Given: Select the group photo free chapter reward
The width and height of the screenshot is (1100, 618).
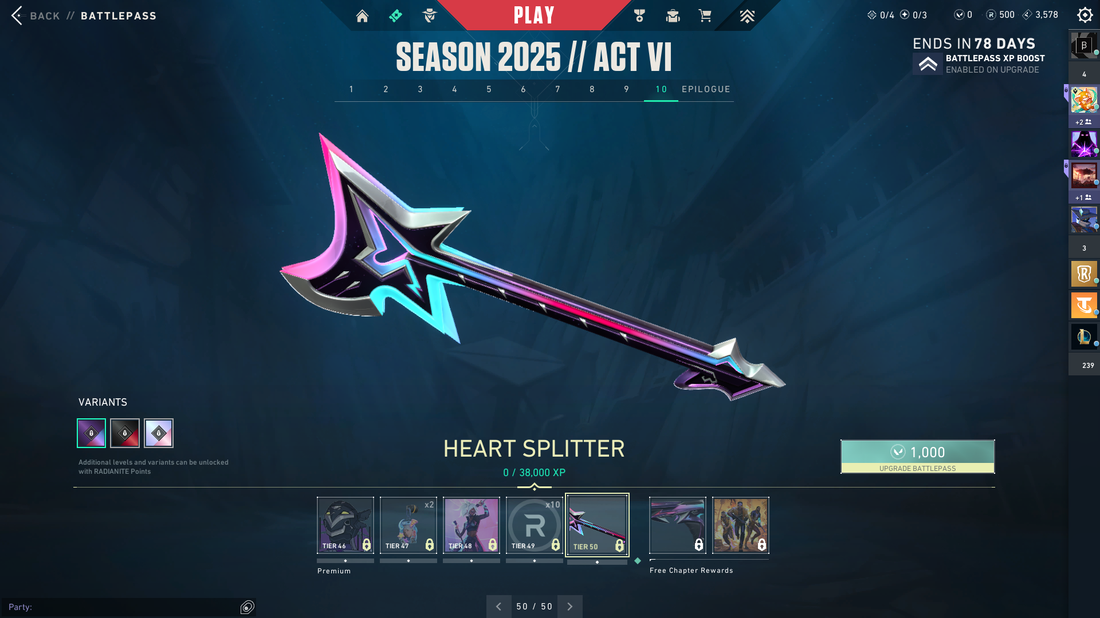Looking at the screenshot, I should point(740,525).
